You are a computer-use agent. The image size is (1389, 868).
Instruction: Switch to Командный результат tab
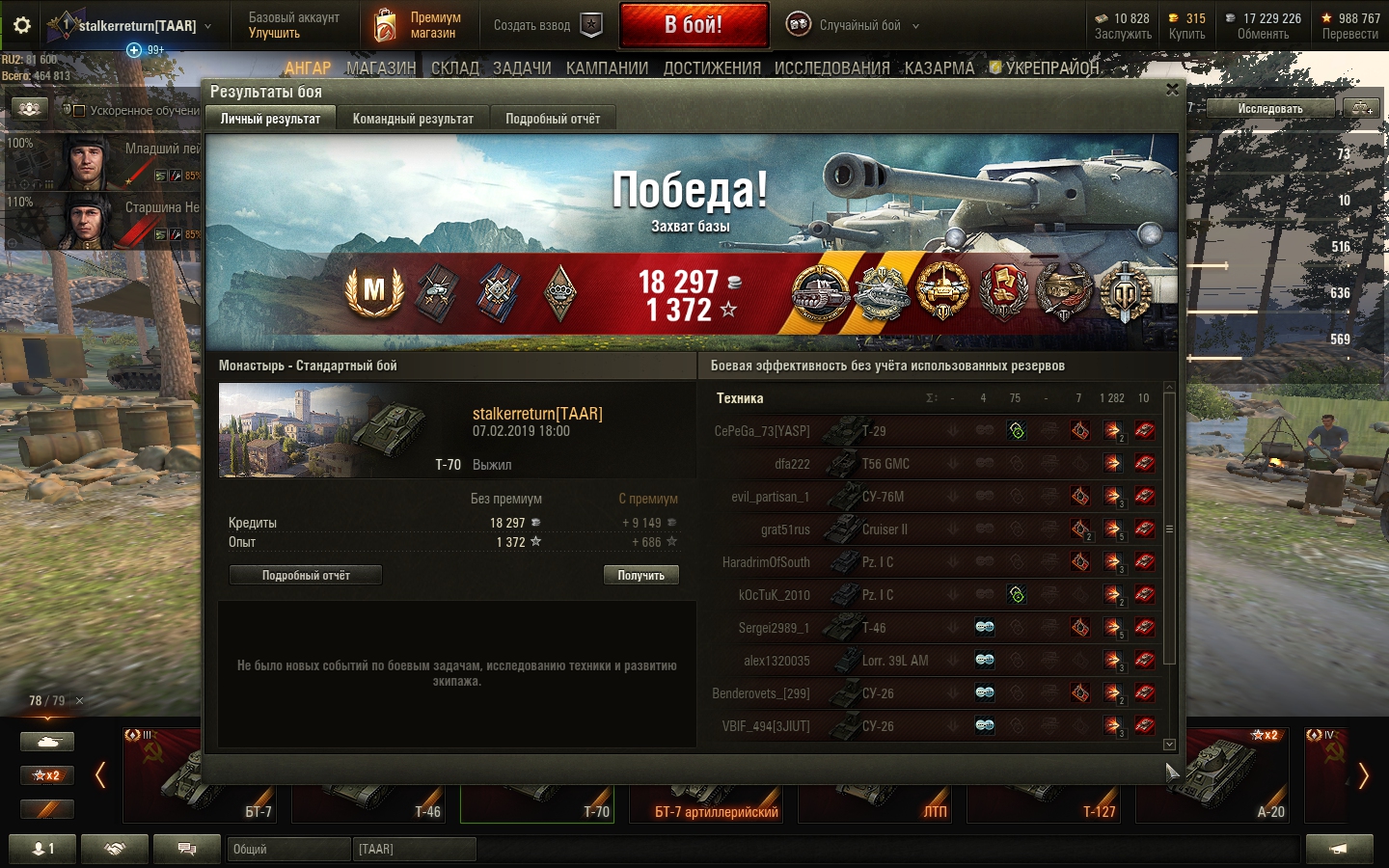click(413, 119)
